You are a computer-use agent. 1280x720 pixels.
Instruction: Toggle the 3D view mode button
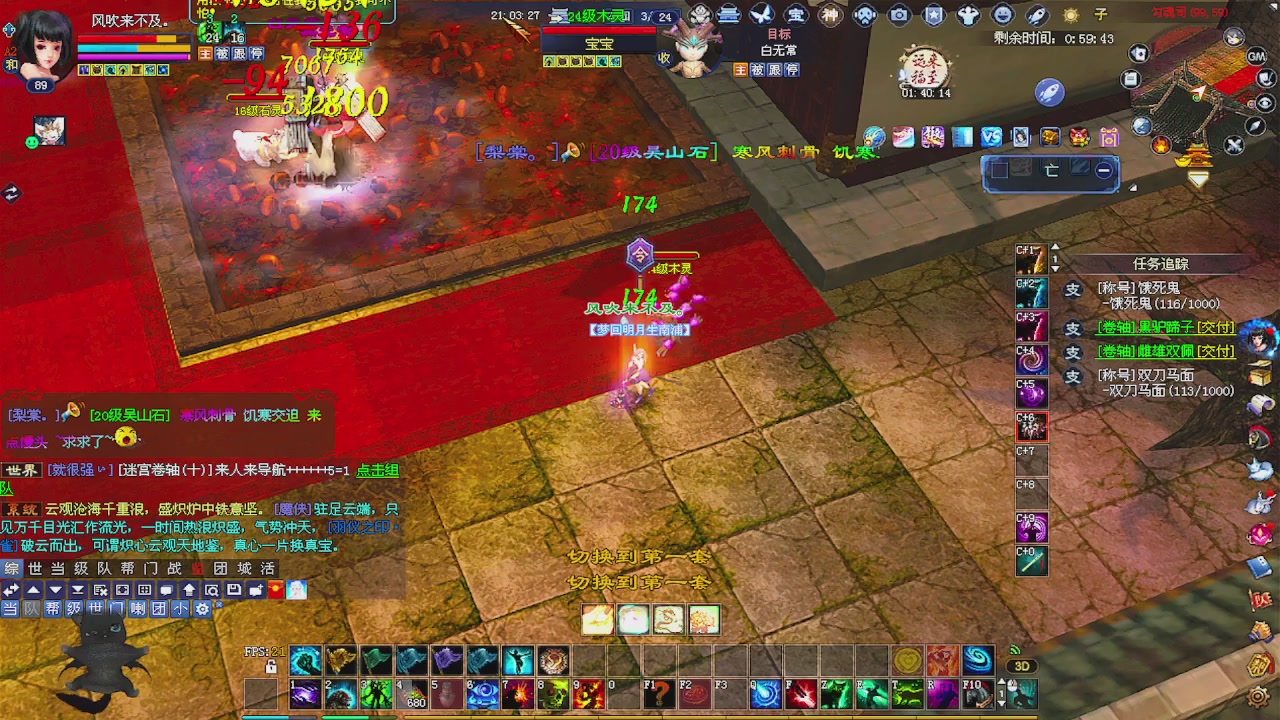(x=1021, y=666)
